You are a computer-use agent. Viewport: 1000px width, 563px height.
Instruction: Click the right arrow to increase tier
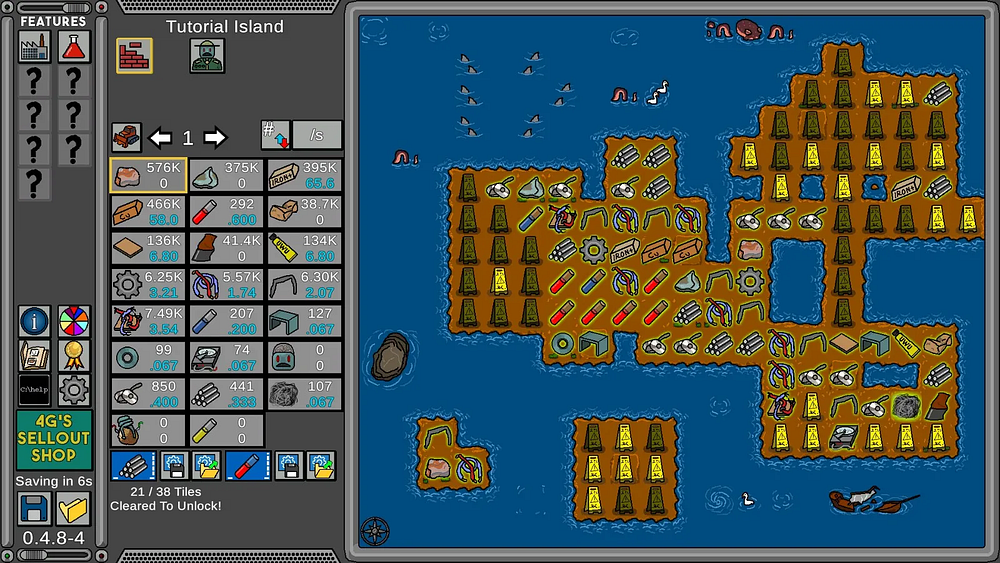coord(215,137)
